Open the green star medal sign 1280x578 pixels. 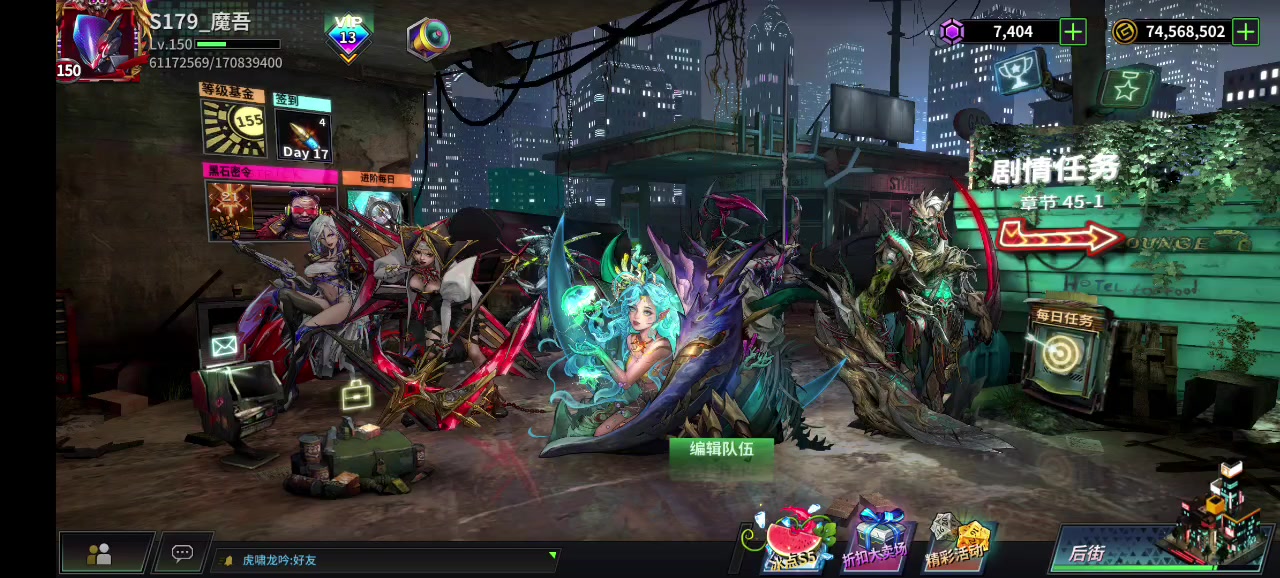click(x=1127, y=89)
